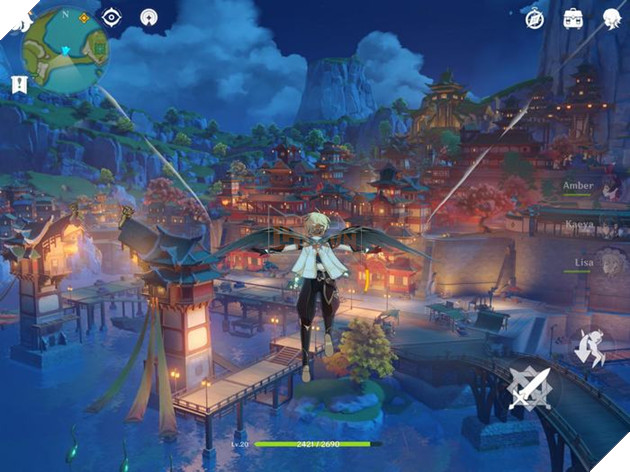The image size is (630, 472).
Task: Tap the sword attack button
Action: 529,390
